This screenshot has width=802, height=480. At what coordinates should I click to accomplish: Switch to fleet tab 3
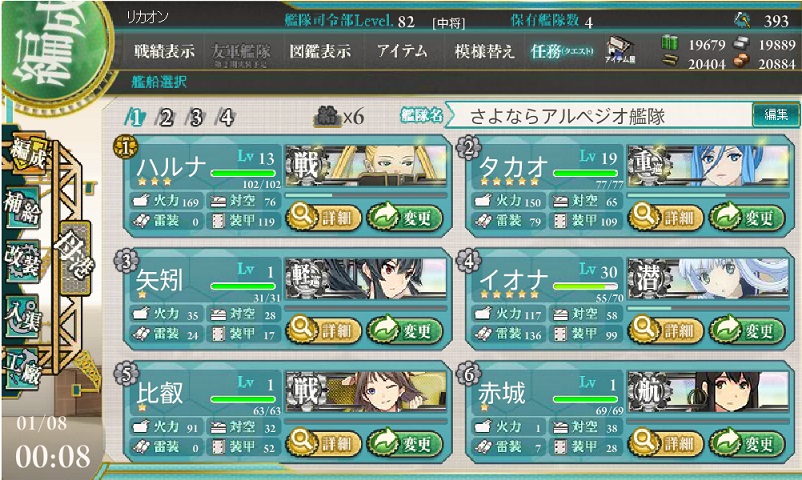(x=196, y=118)
